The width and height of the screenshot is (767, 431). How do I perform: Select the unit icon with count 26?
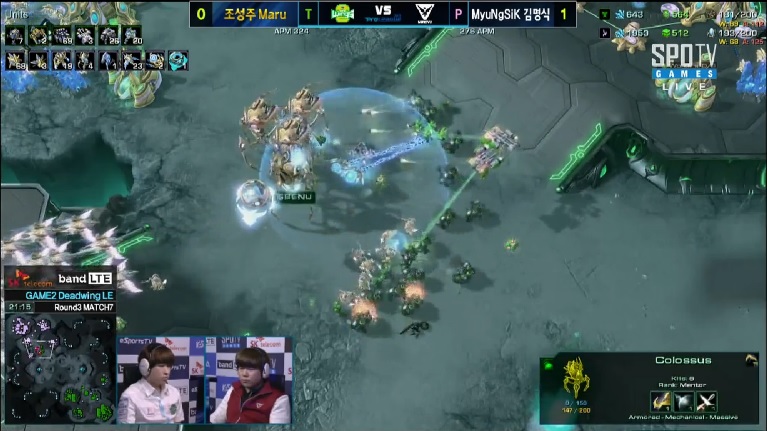tap(108, 36)
